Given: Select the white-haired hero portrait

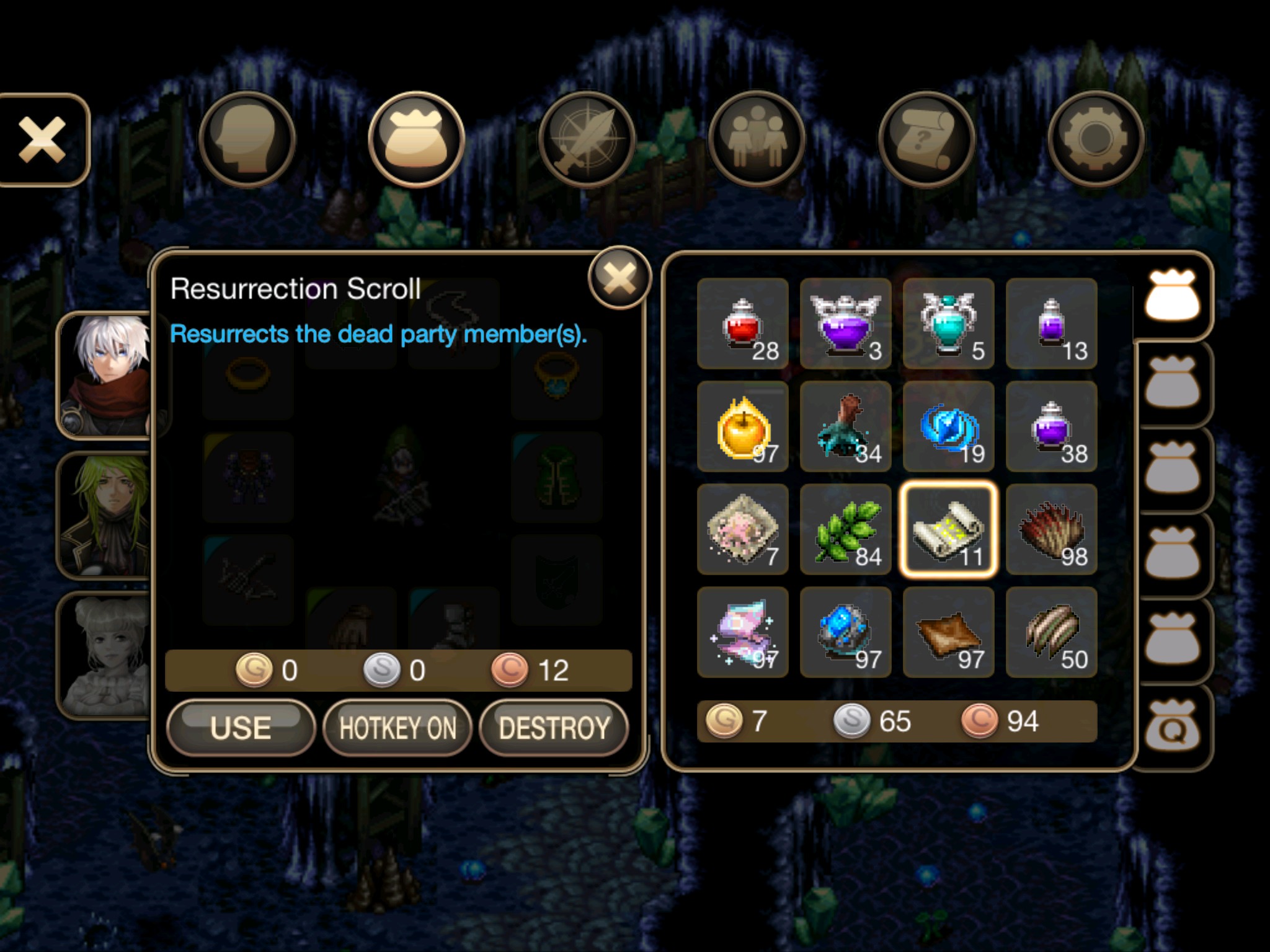Looking at the screenshot, I should [107, 376].
